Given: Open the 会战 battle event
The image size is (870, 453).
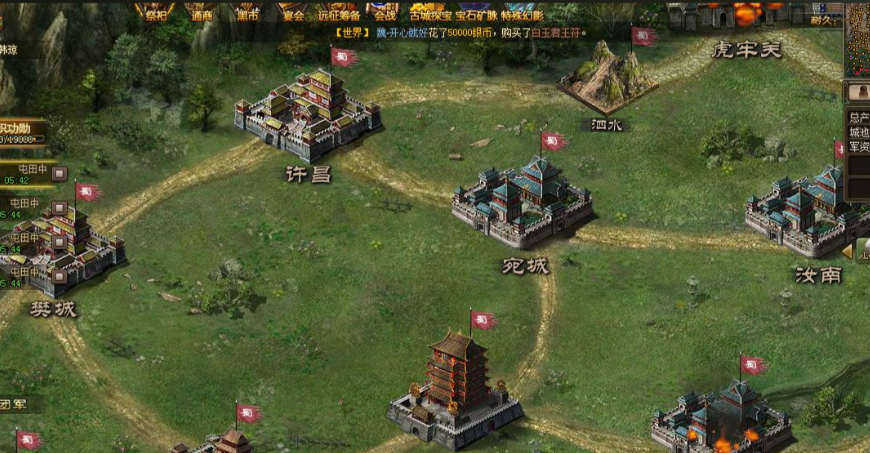Looking at the screenshot, I should (x=385, y=13).
